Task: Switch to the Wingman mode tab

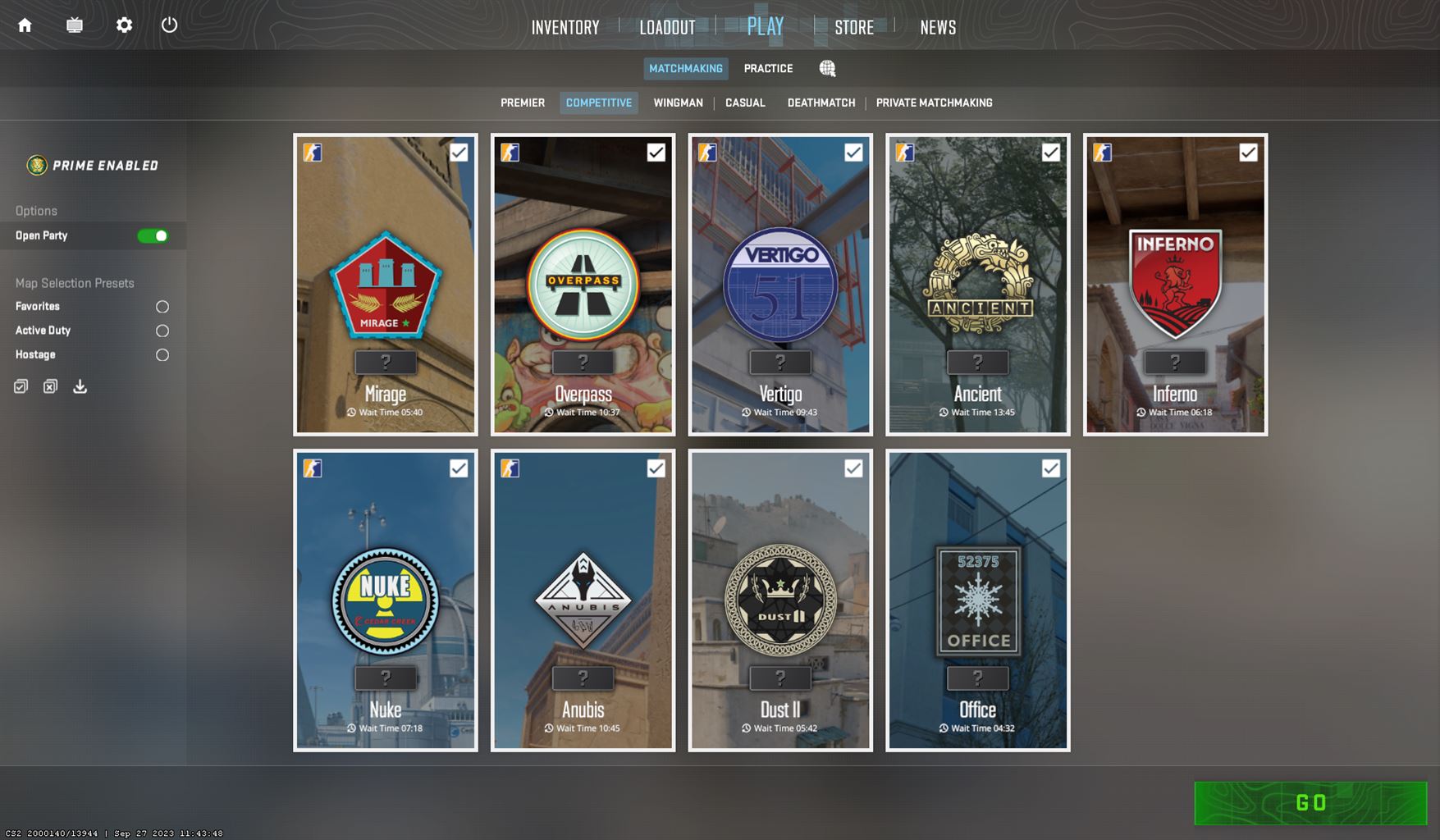Action: point(678,103)
